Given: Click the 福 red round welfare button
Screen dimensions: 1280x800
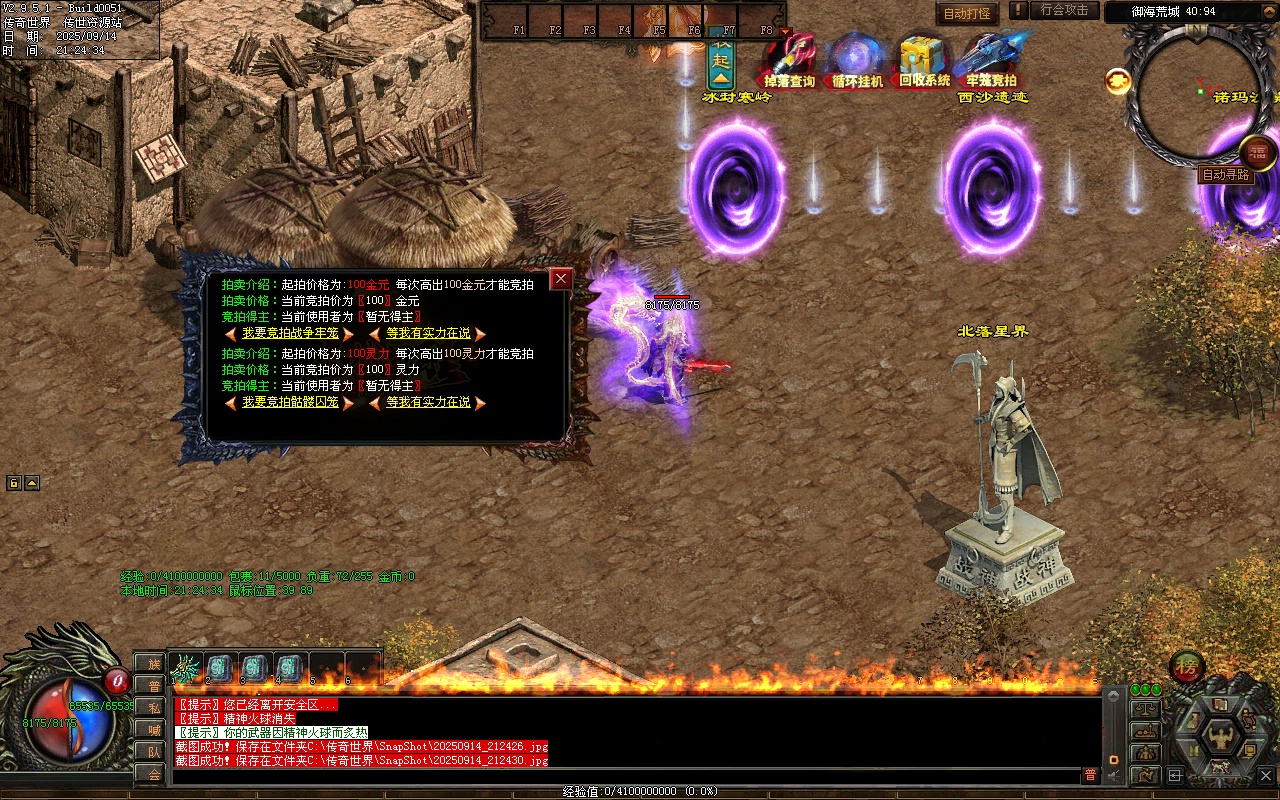Looking at the screenshot, I should (1257, 151).
